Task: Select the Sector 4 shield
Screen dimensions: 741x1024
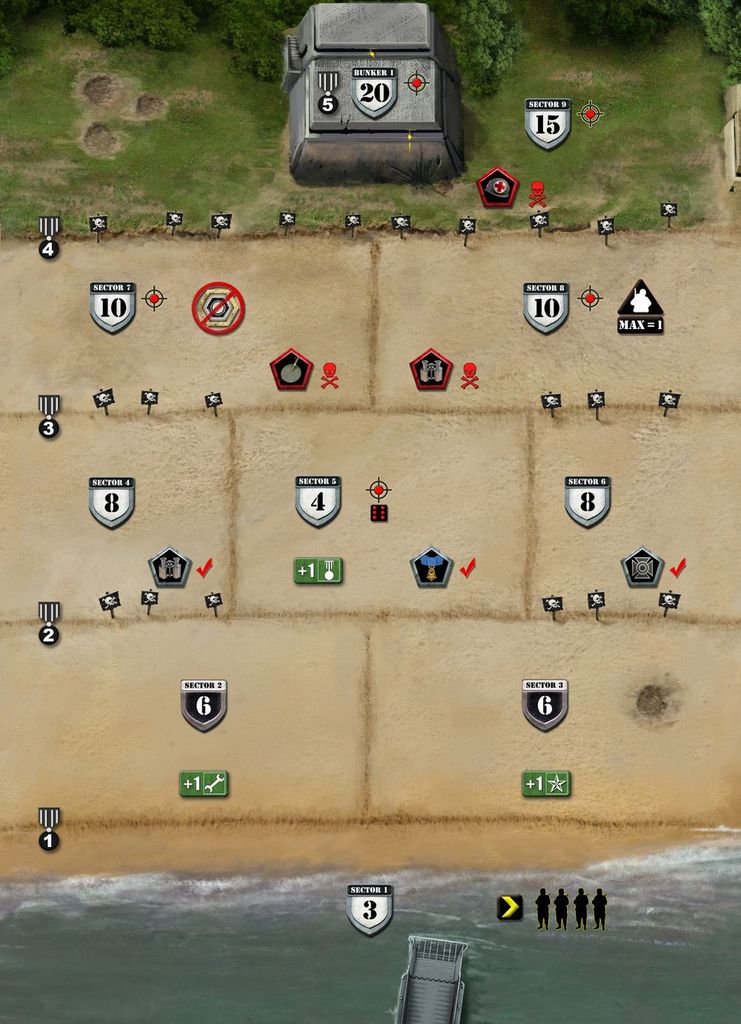Action: [x=111, y=502]
